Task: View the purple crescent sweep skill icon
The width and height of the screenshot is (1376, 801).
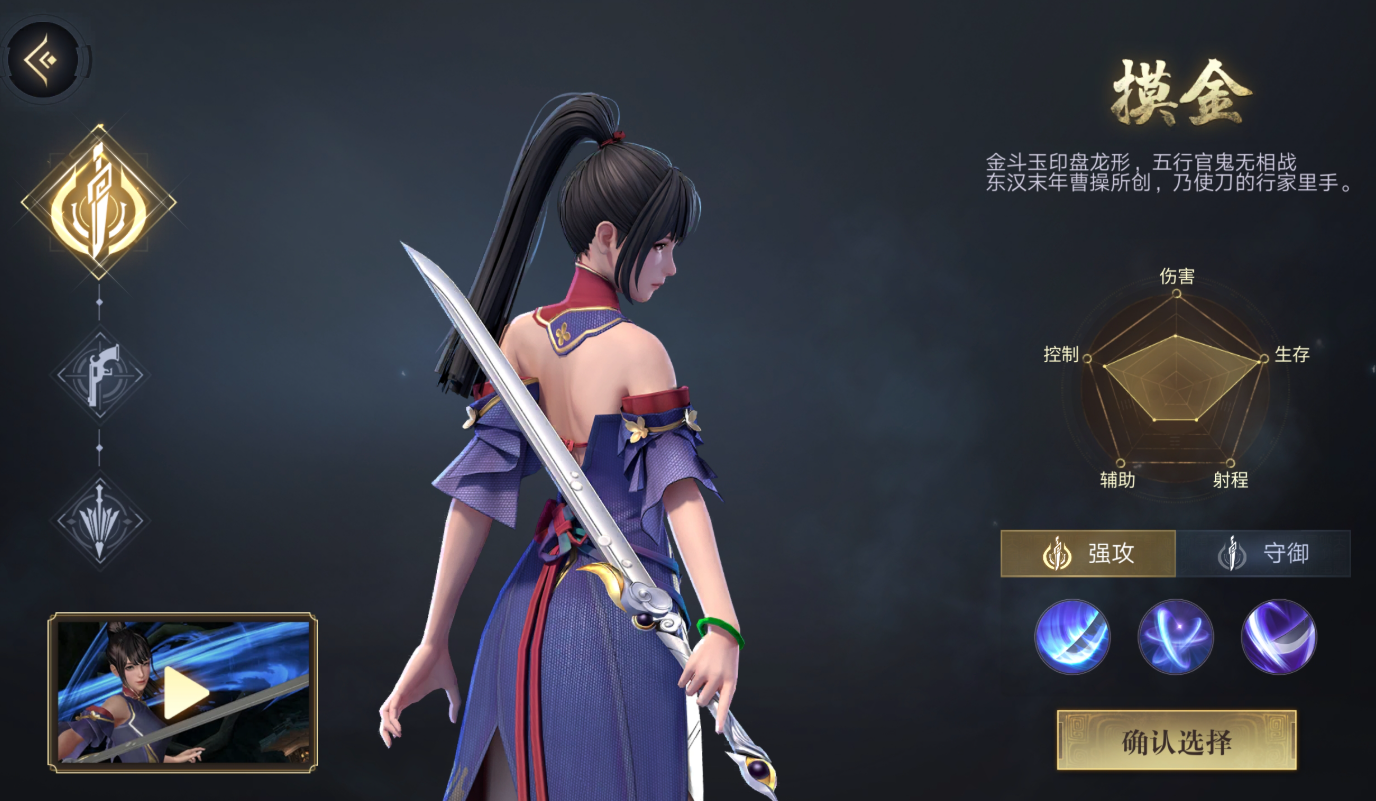Action: (x=1279, y=637)
